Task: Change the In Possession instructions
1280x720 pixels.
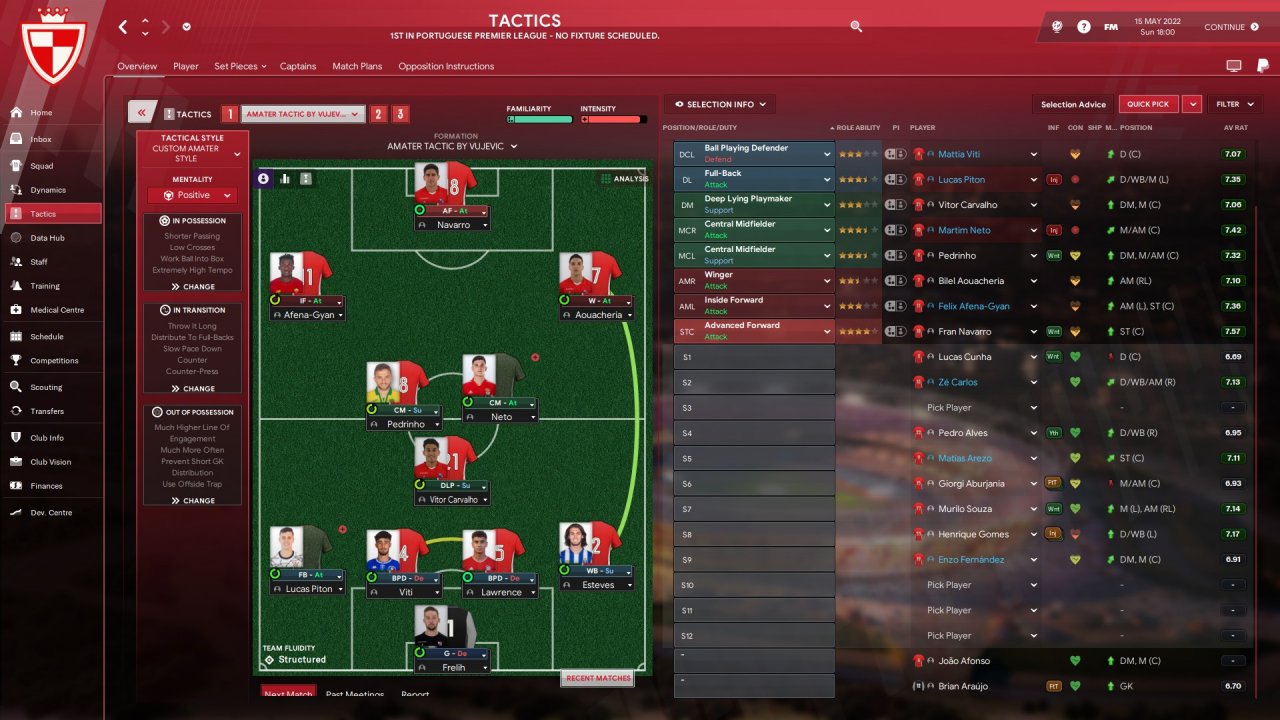Action: coord(193,287)
